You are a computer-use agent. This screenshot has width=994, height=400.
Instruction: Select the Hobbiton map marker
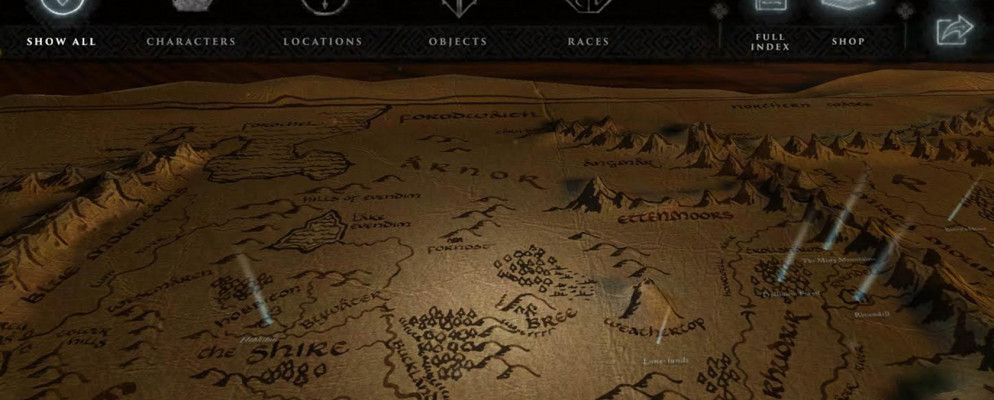(x=266, y=318)
